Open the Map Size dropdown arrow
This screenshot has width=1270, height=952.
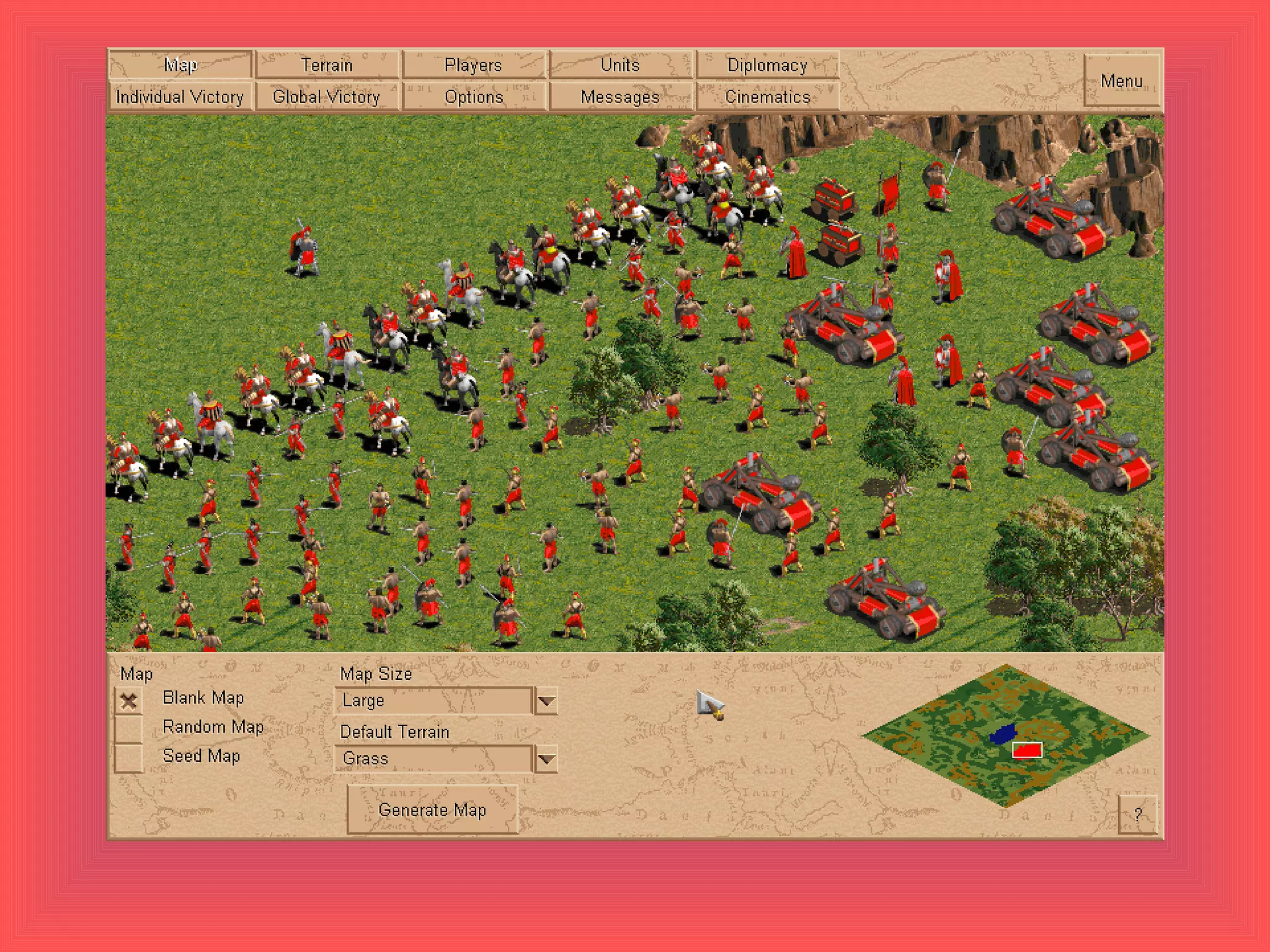pos(546,701)
